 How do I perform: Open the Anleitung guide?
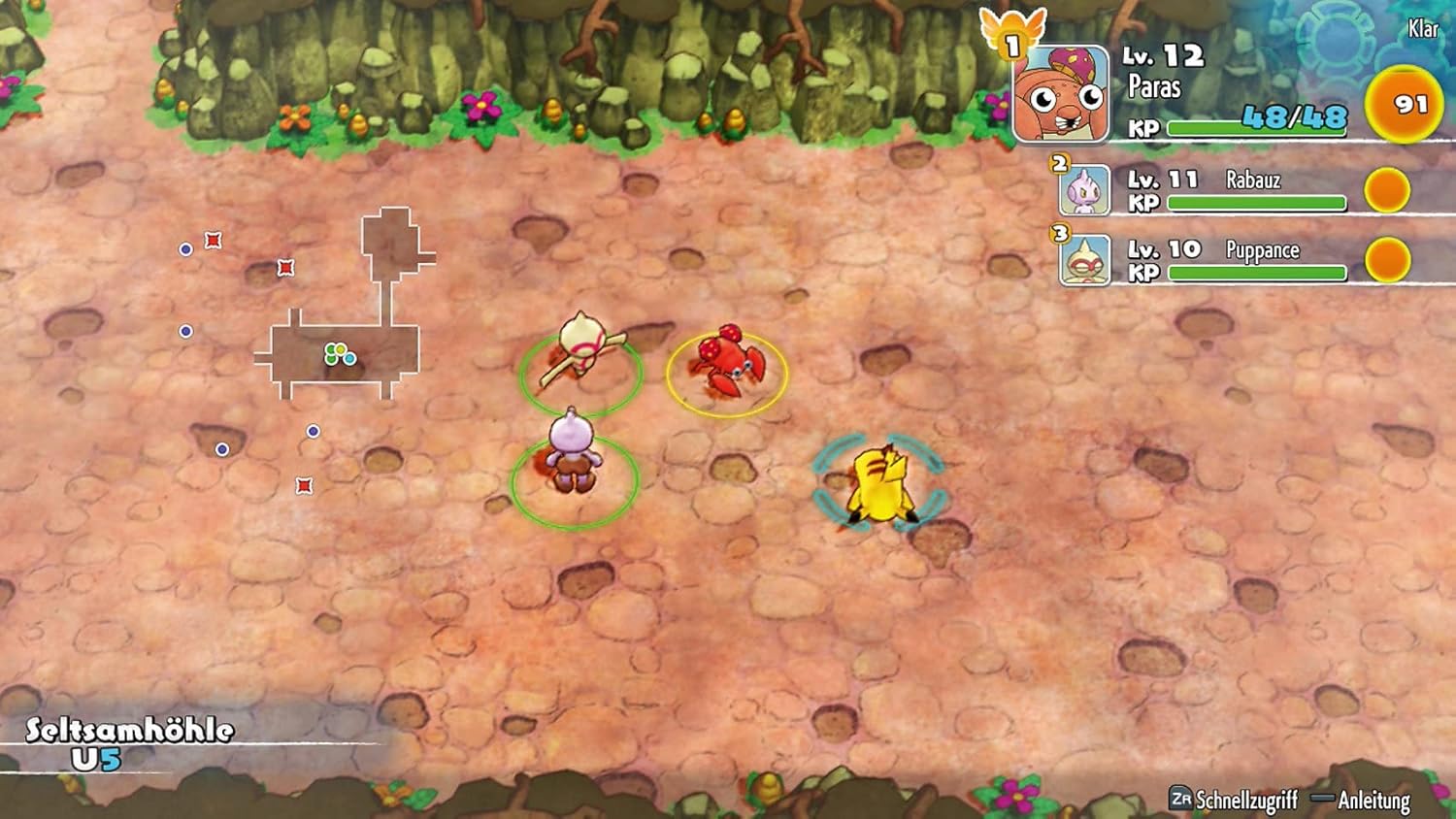tap(1373, 800)
